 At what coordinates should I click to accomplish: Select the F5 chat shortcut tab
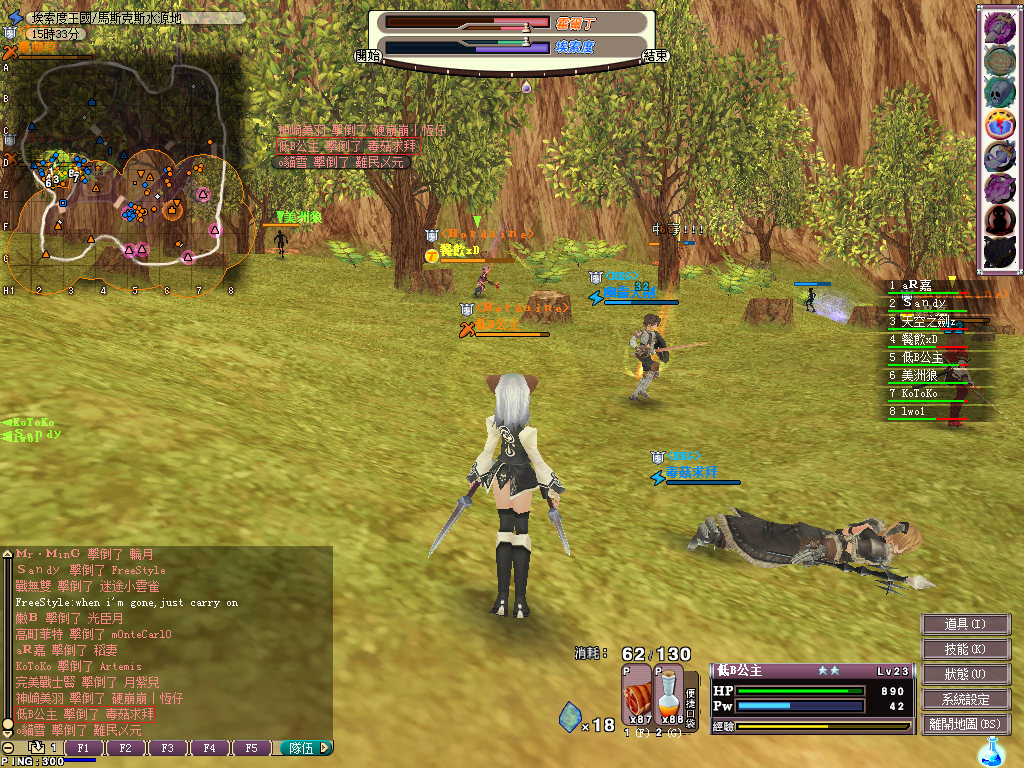point(252,747)
